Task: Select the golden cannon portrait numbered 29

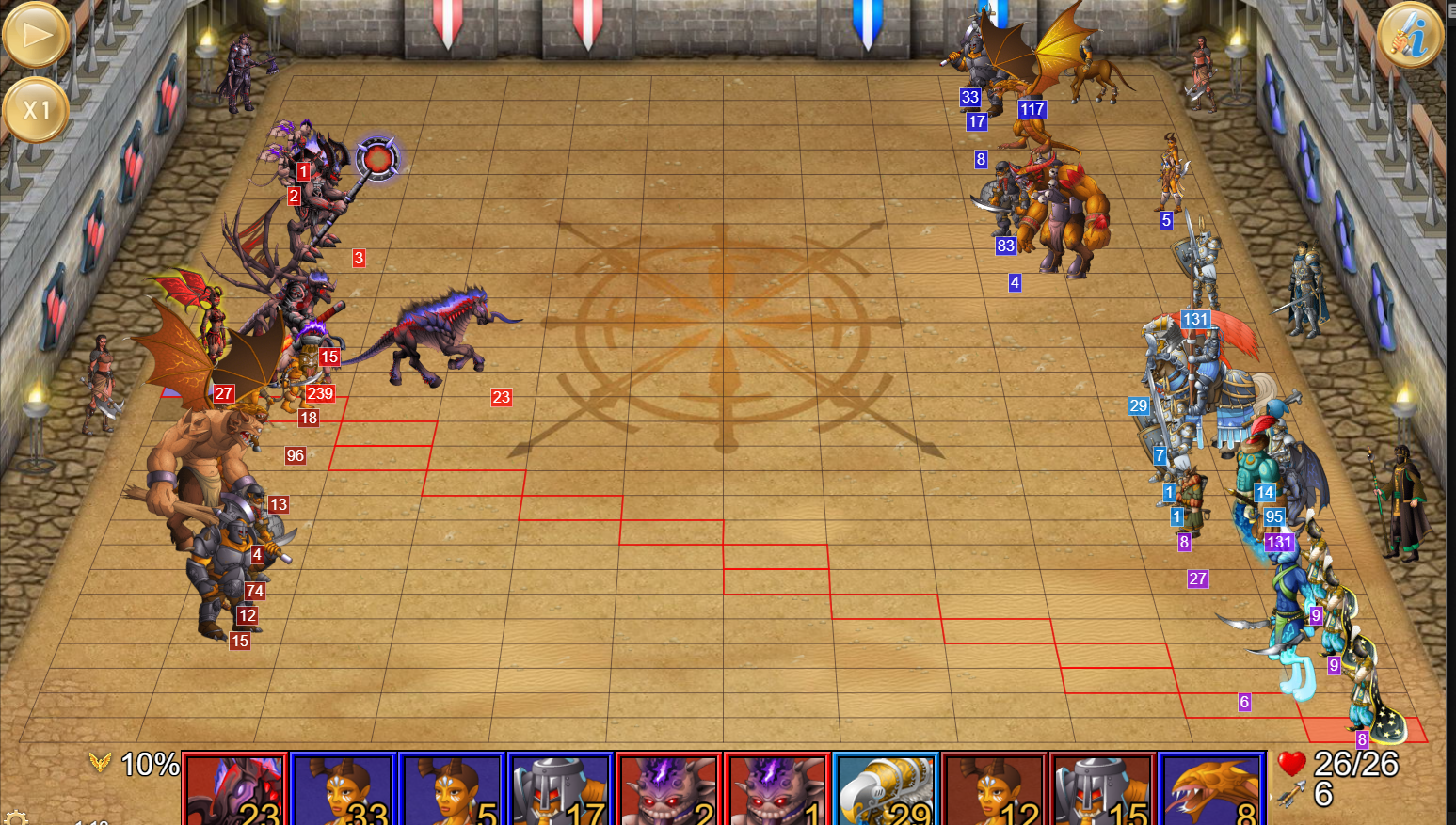Action: tap(885, 790)
